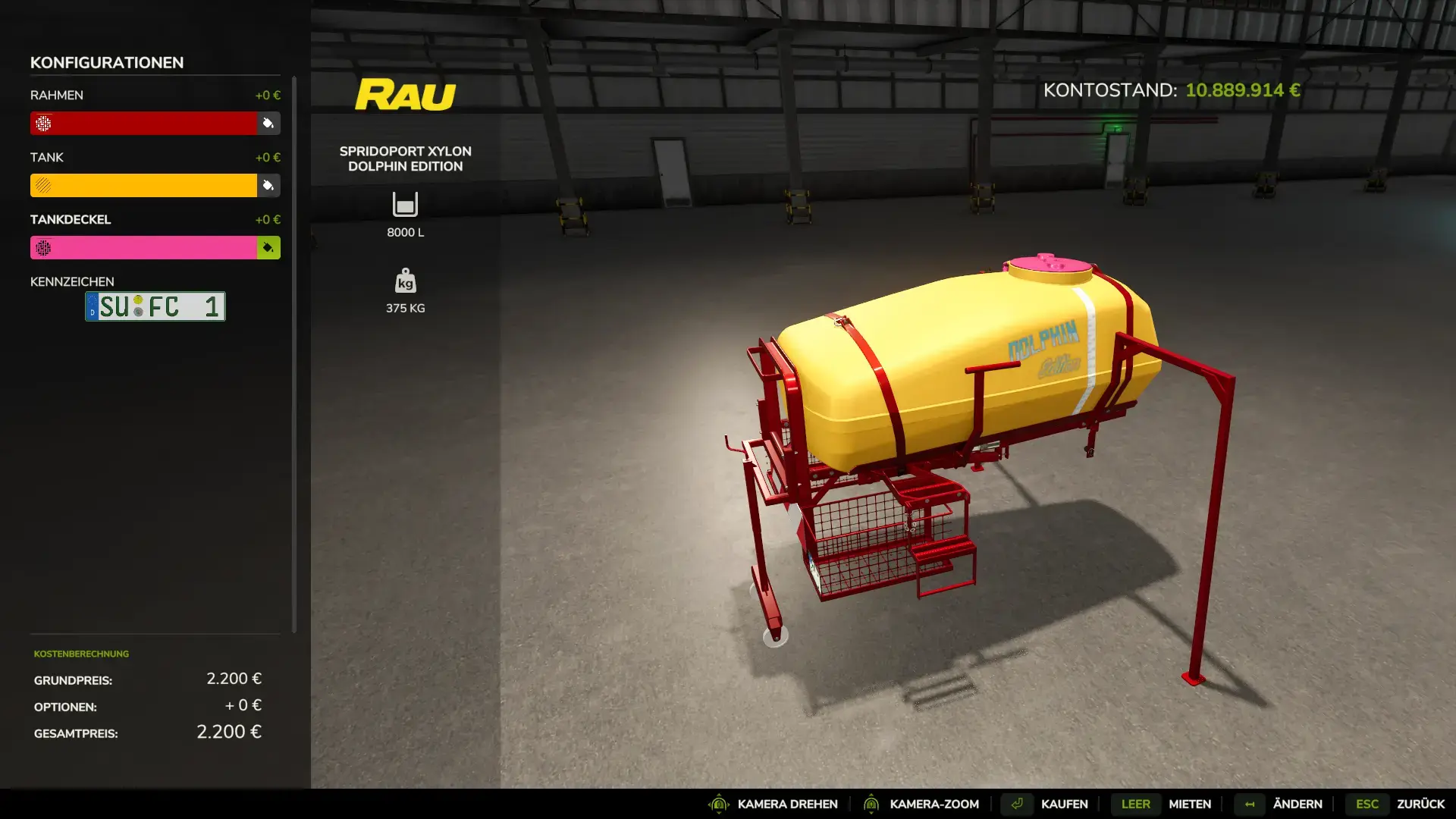The height and width of the screenshot is (819, 1456).
Task: Buy the sprayer with Kaufen
Action: 1064,804
